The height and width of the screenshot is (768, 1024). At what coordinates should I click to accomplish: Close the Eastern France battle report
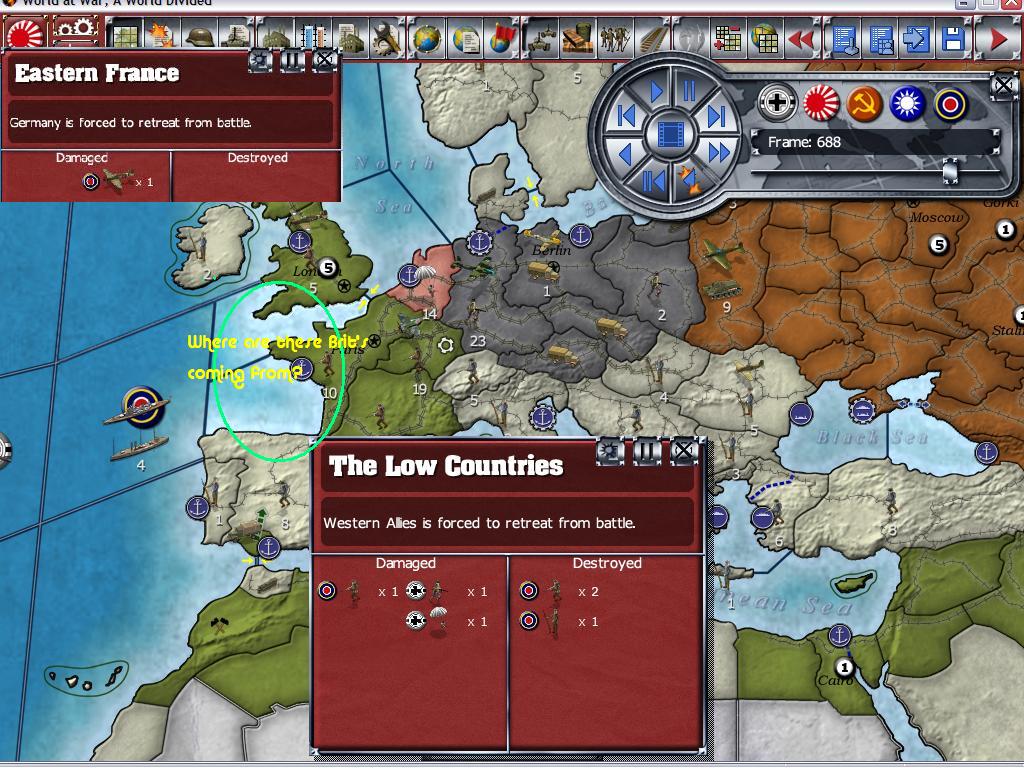pos(324,60)
